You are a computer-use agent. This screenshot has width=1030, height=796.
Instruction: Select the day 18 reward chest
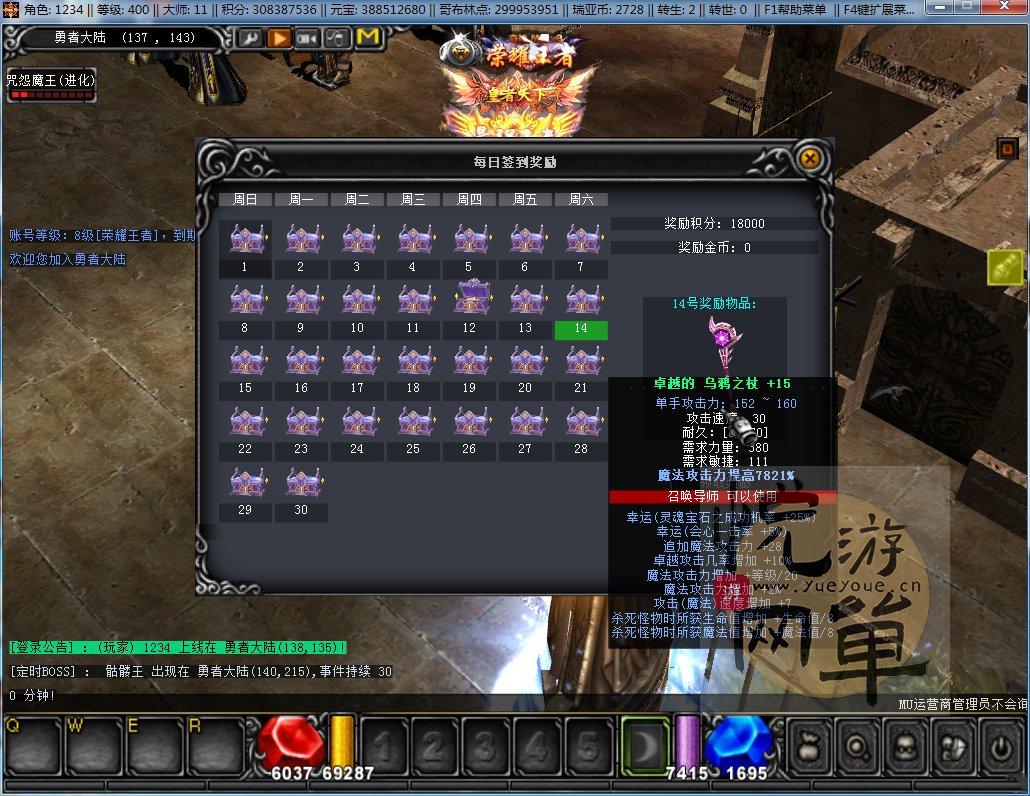[x=413, y=361]
